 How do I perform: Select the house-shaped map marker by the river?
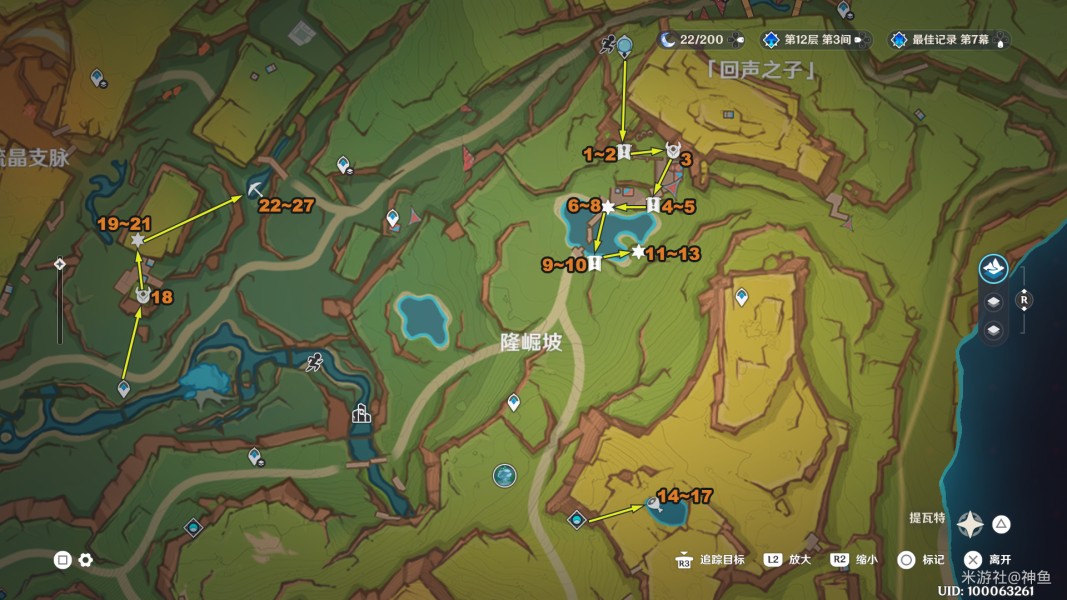[x=361, y=413]
